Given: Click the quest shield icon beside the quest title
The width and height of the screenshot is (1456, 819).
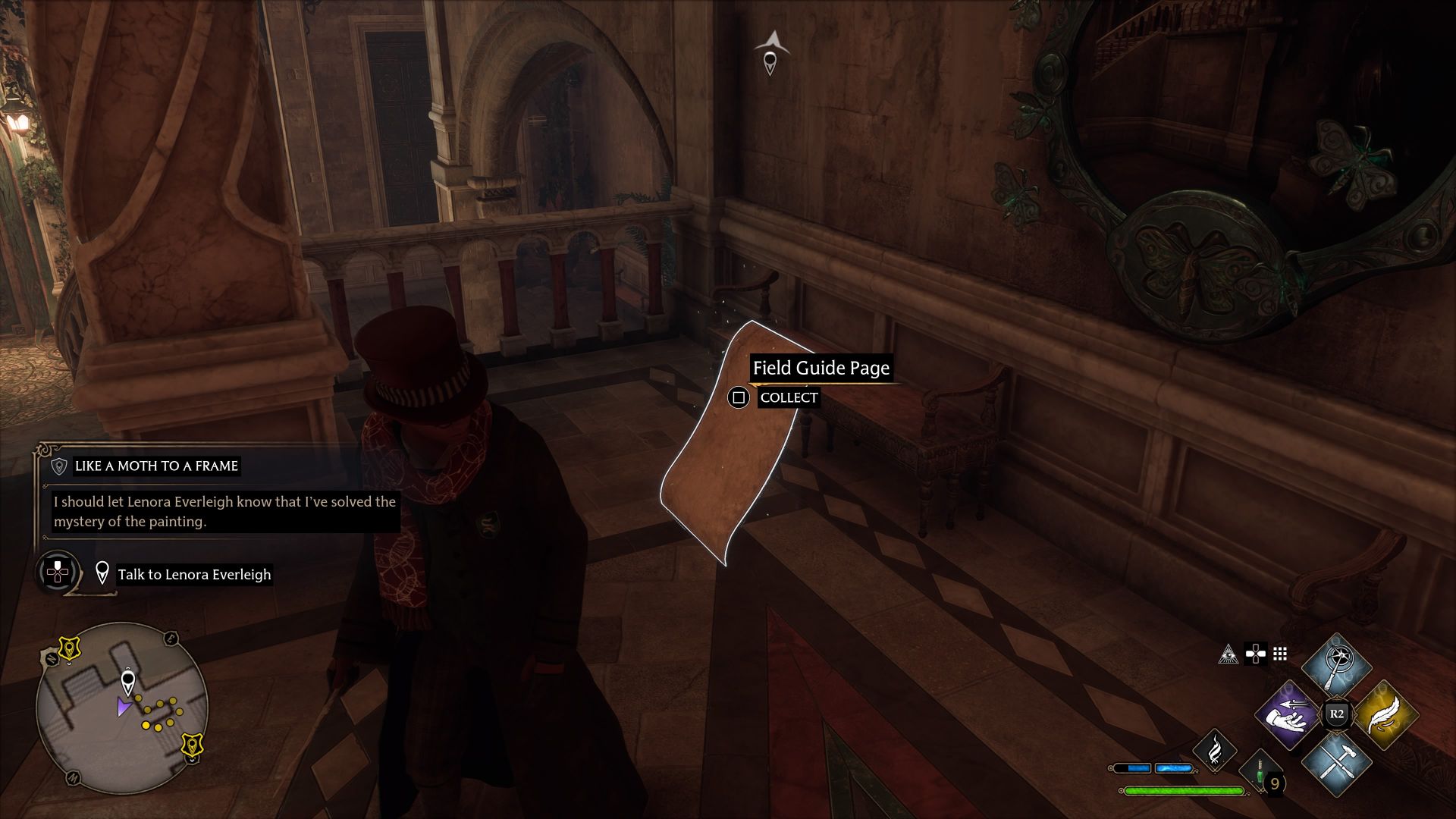Looking at the screenshot, I should [x=61, y=466].
